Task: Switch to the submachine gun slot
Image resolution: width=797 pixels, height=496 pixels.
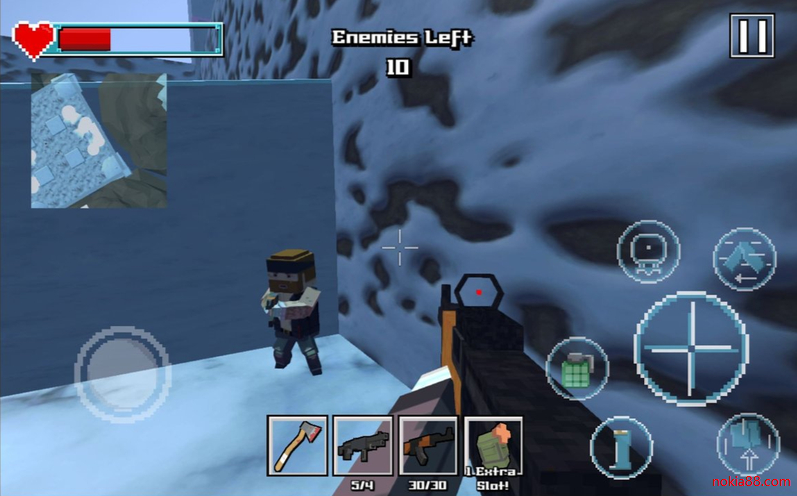Action: click(362, 443)
